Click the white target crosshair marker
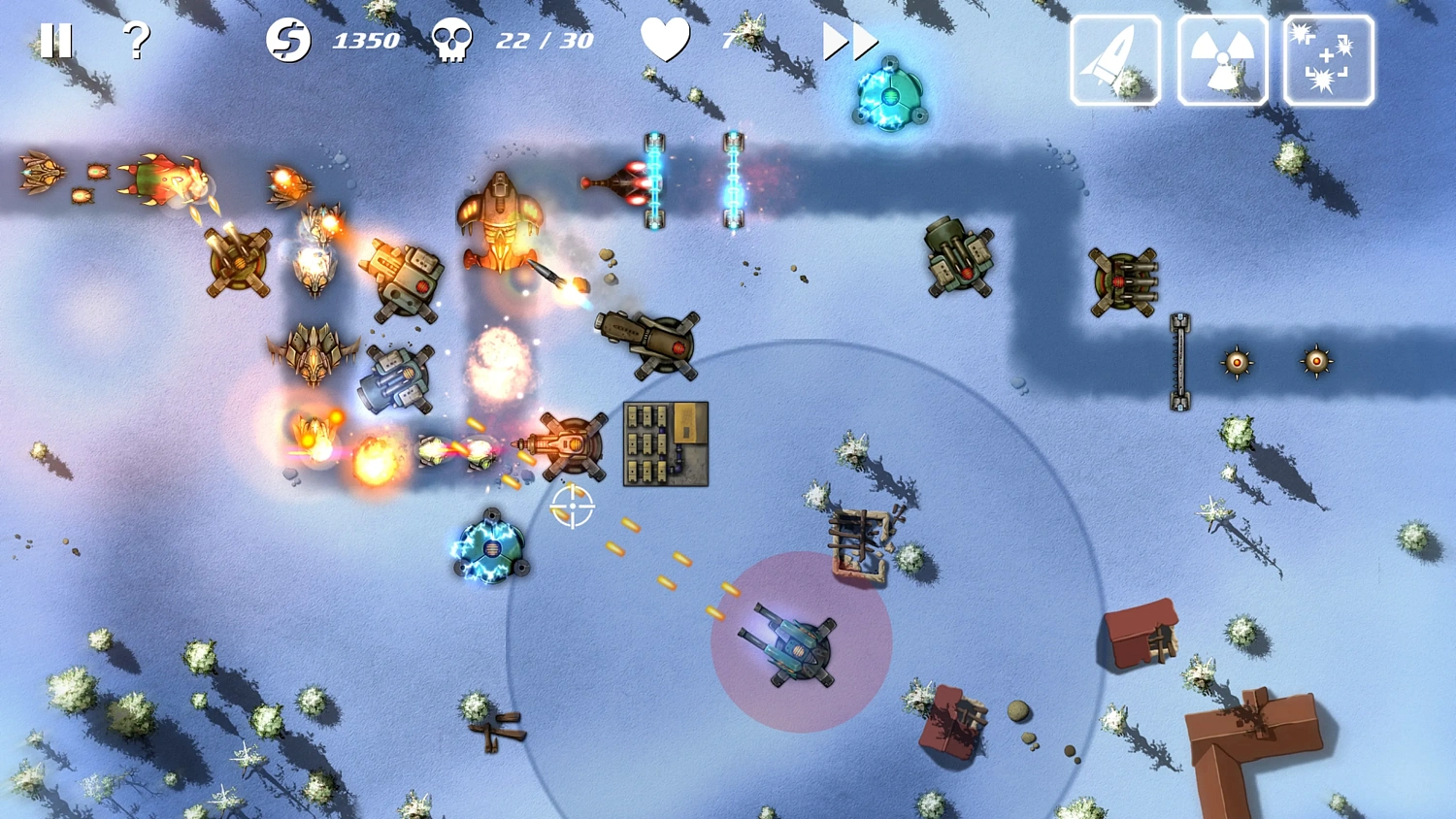Viewport: 1456px width, 819px height. 575,507
